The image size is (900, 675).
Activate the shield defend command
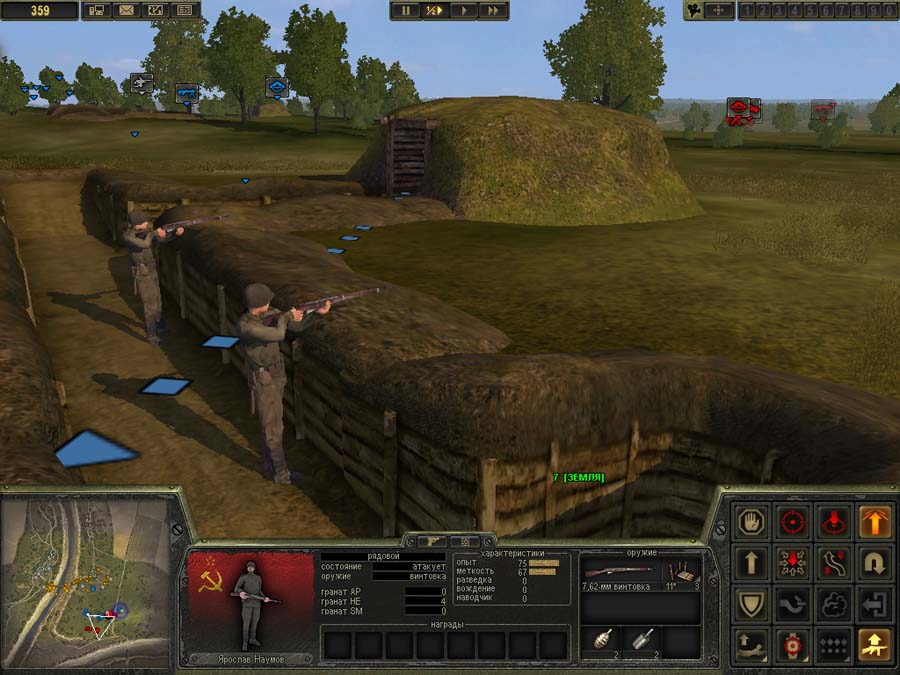coord(750,604)
